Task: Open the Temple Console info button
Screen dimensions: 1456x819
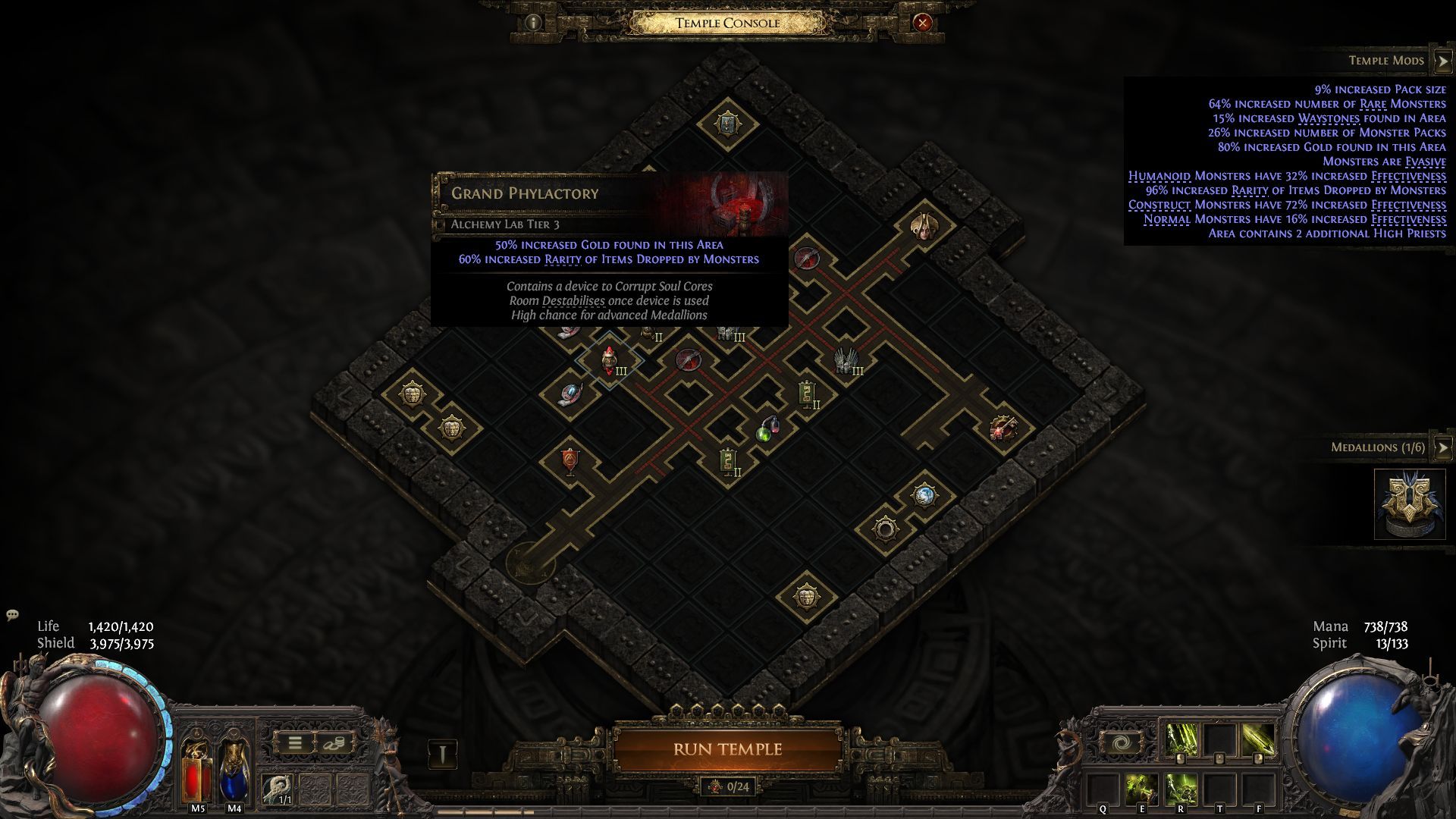Action: [x=533, y=23]
